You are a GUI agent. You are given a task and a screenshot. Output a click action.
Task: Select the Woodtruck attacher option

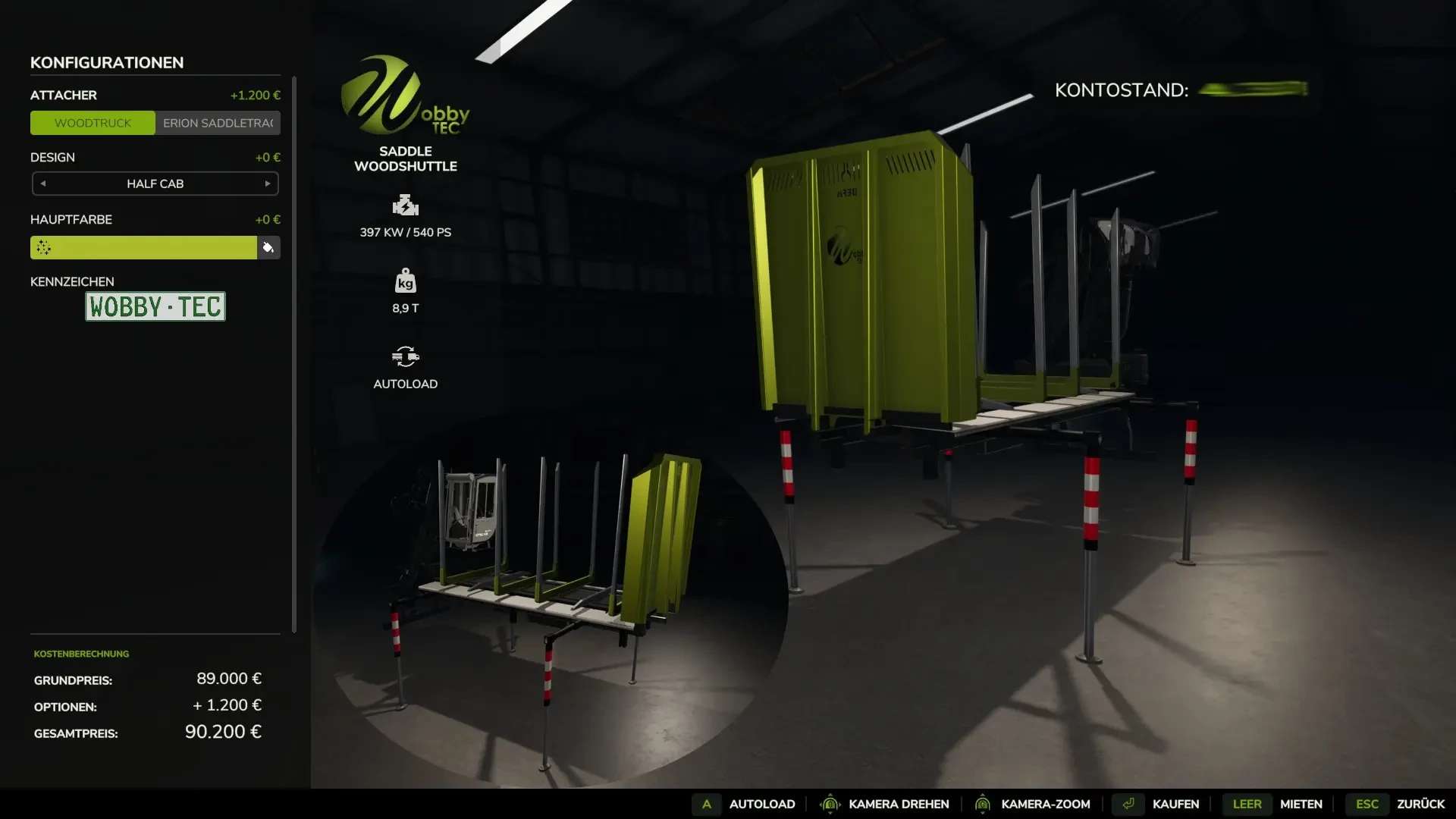tap(93, 123)
